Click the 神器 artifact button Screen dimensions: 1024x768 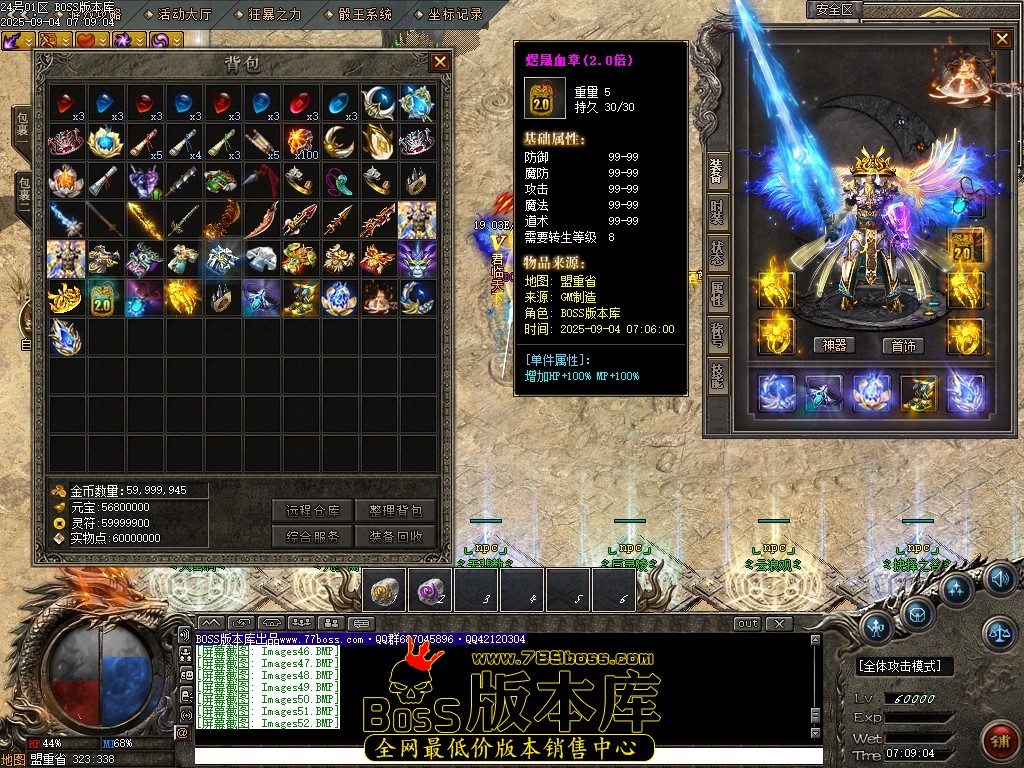point(834,345)
